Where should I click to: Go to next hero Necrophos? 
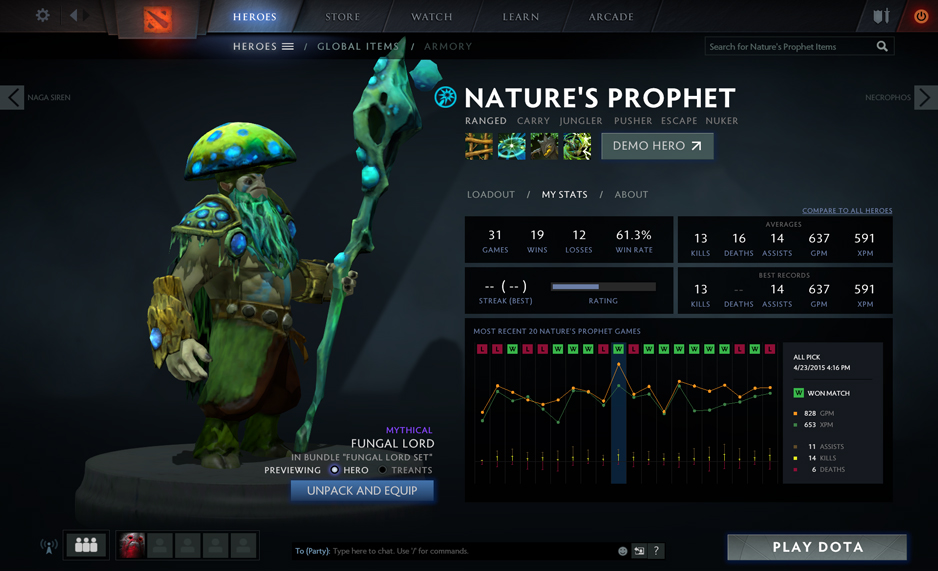click(925, 97)
